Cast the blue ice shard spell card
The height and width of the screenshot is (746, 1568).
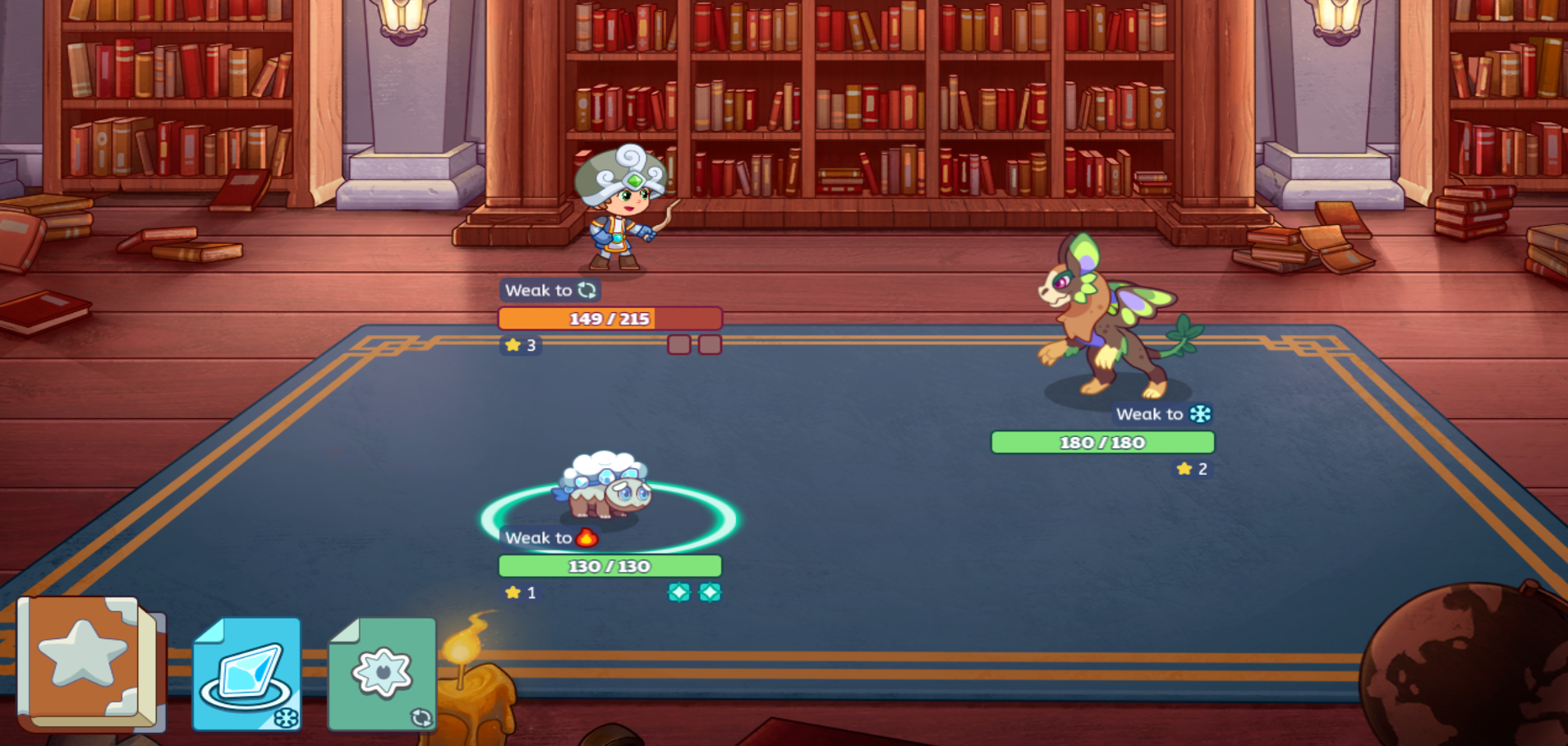[x=246, y=674]
